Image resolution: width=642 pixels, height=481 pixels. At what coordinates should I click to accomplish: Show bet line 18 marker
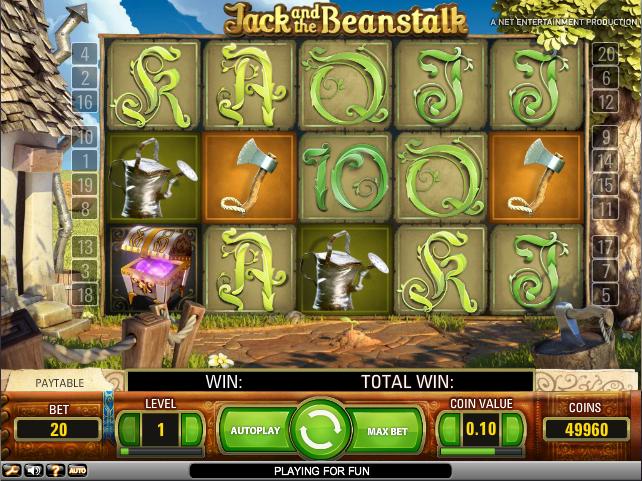tap(85, 294)
